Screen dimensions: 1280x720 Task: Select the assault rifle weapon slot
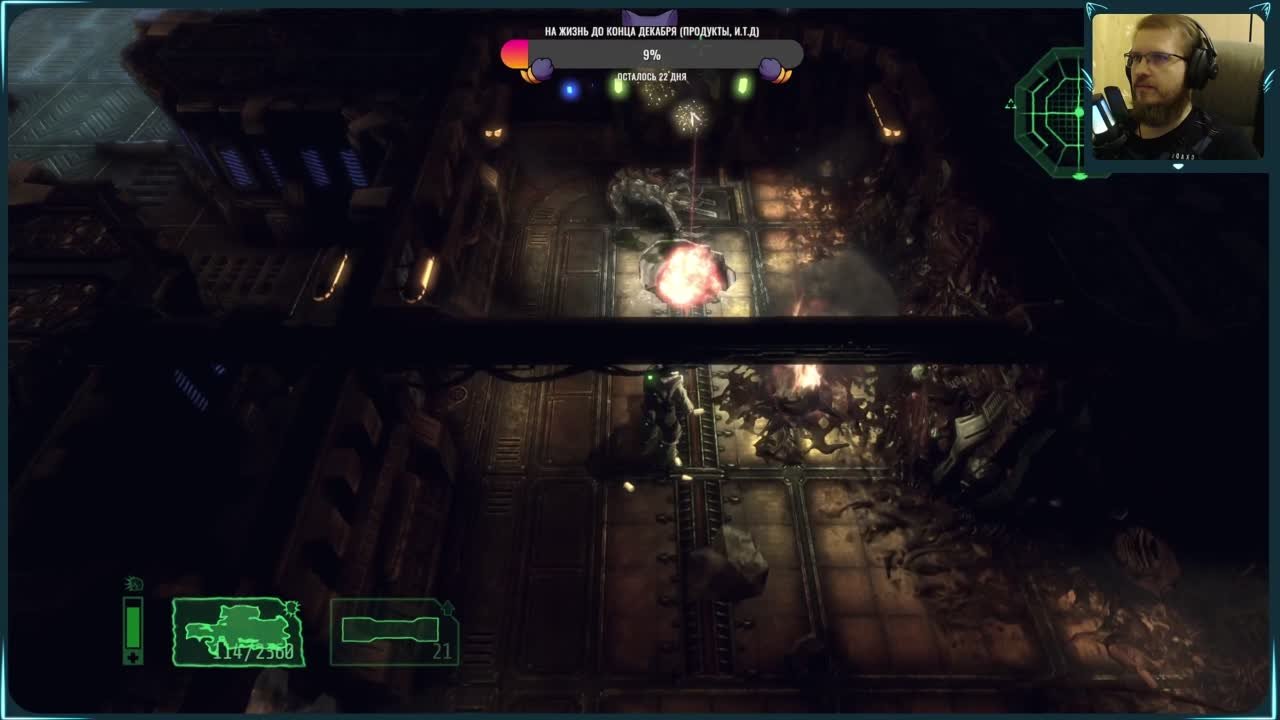(238, 632)
